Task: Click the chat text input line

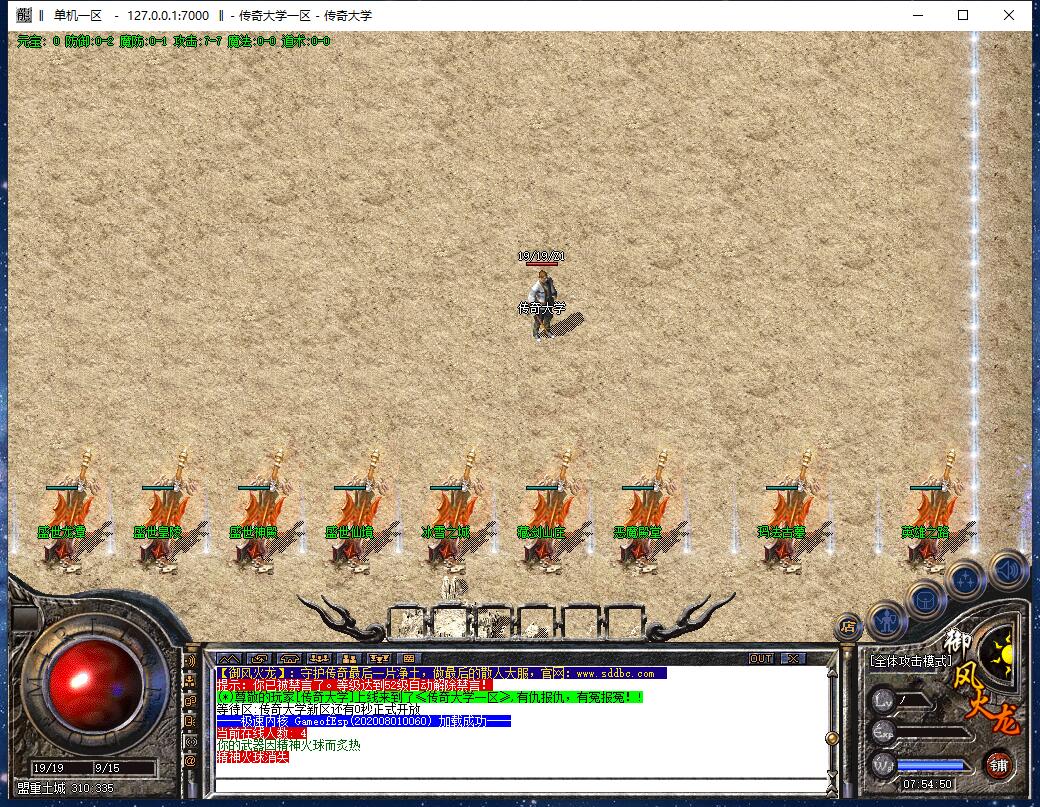Action: pos(520,783)
